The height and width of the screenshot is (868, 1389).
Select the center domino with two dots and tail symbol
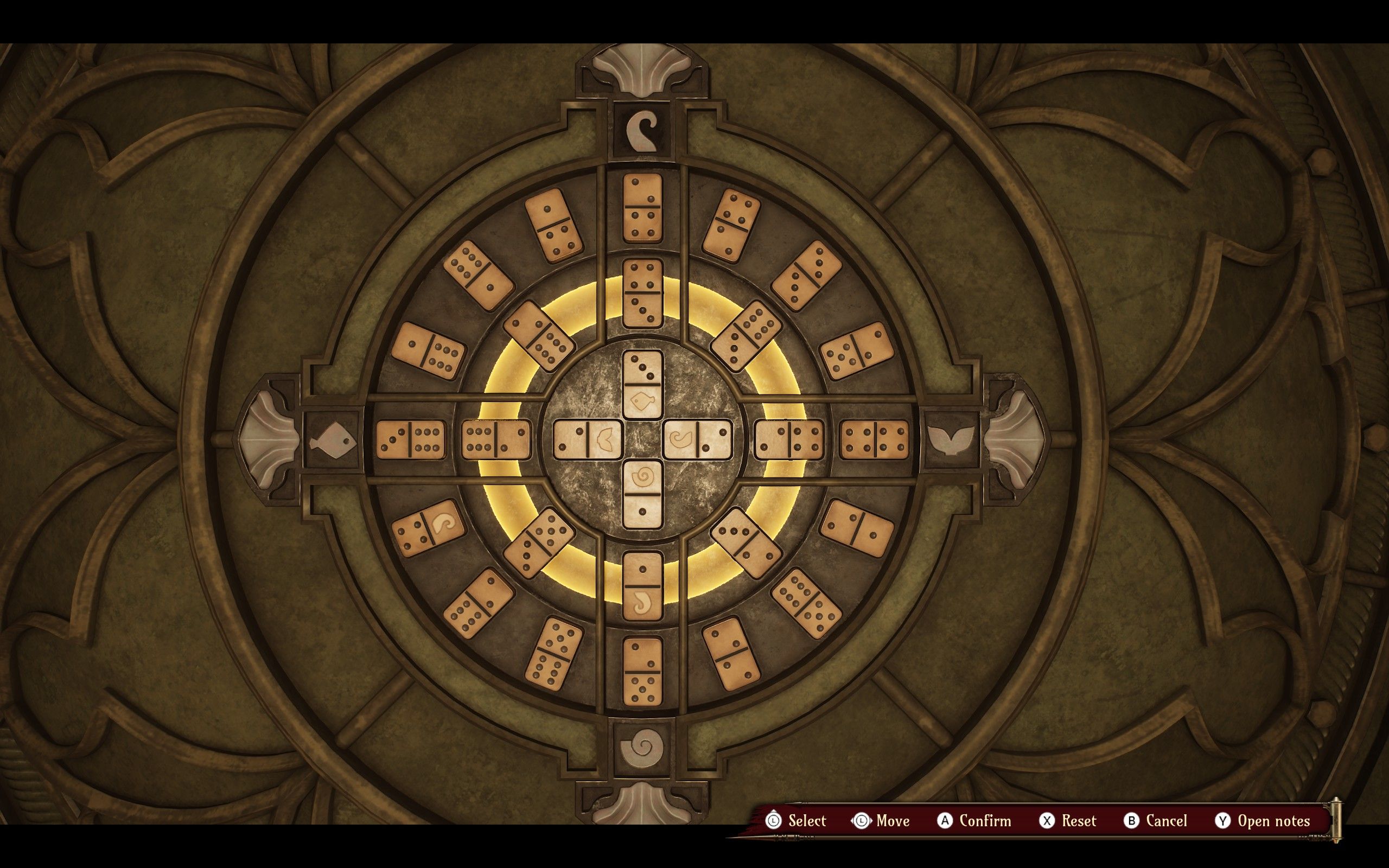[x=588, y=440]
